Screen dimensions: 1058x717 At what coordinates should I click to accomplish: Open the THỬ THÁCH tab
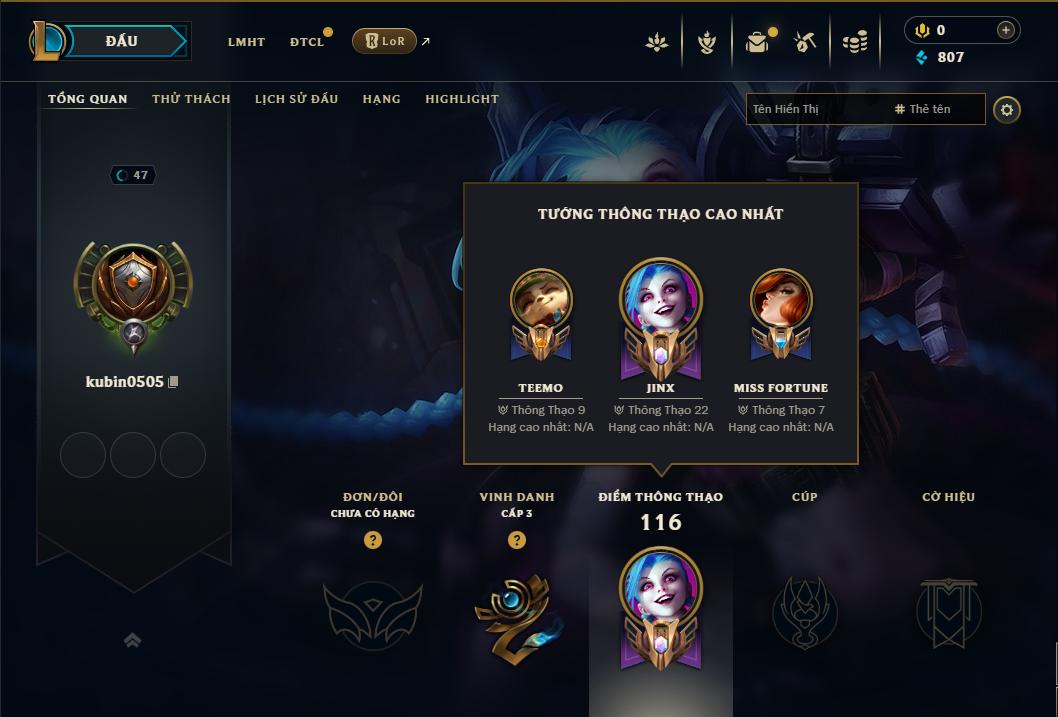(x=191, y=99)
